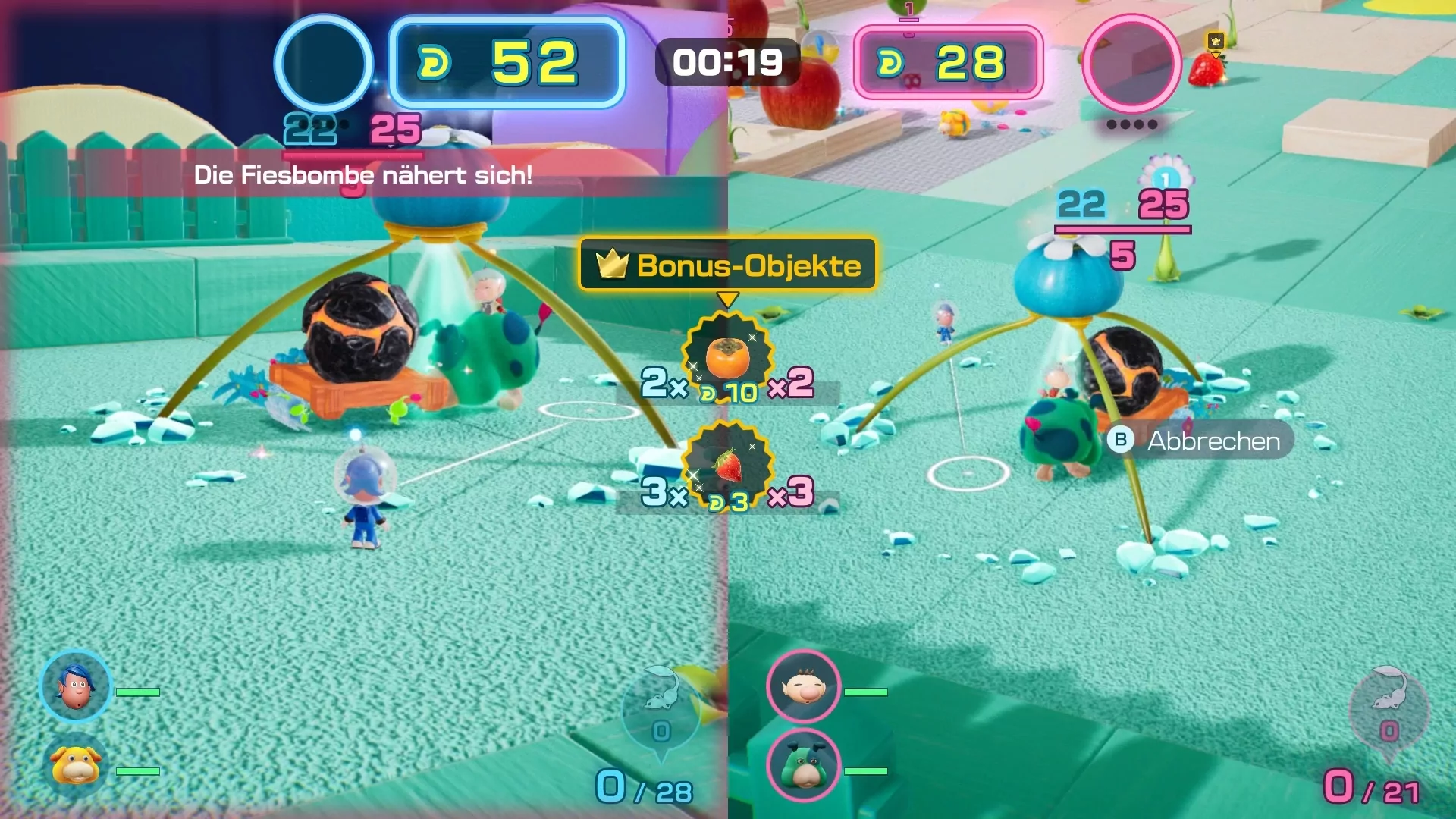This screenshot has height=819, width=1456.
Task: Select the blue-haired player portrait
Action: pos(76,687)
